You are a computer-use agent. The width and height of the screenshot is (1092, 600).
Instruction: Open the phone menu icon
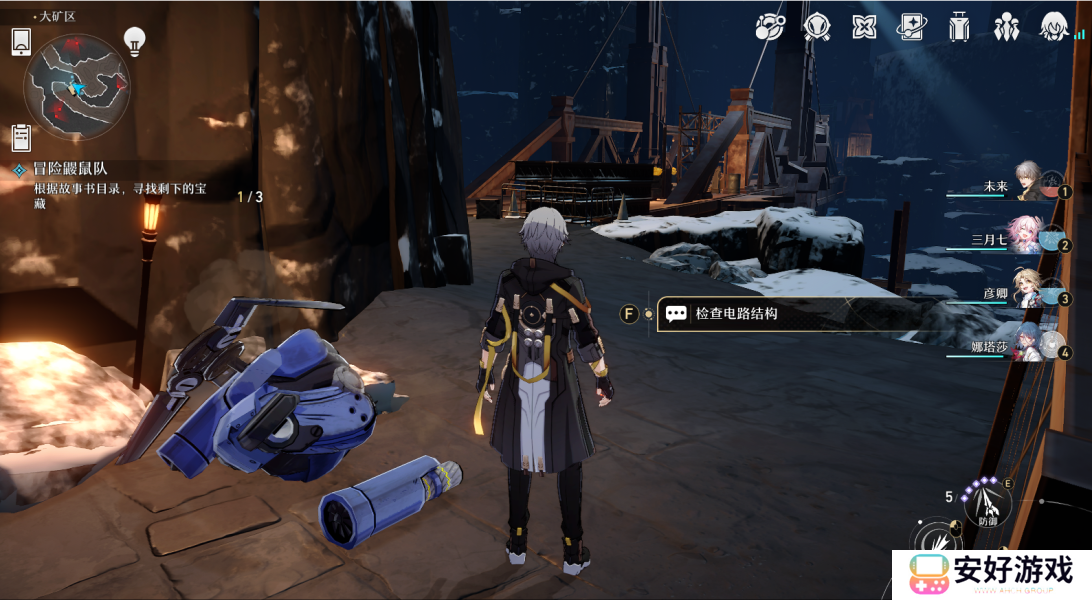pyautogui.click(x=22, y=42)
